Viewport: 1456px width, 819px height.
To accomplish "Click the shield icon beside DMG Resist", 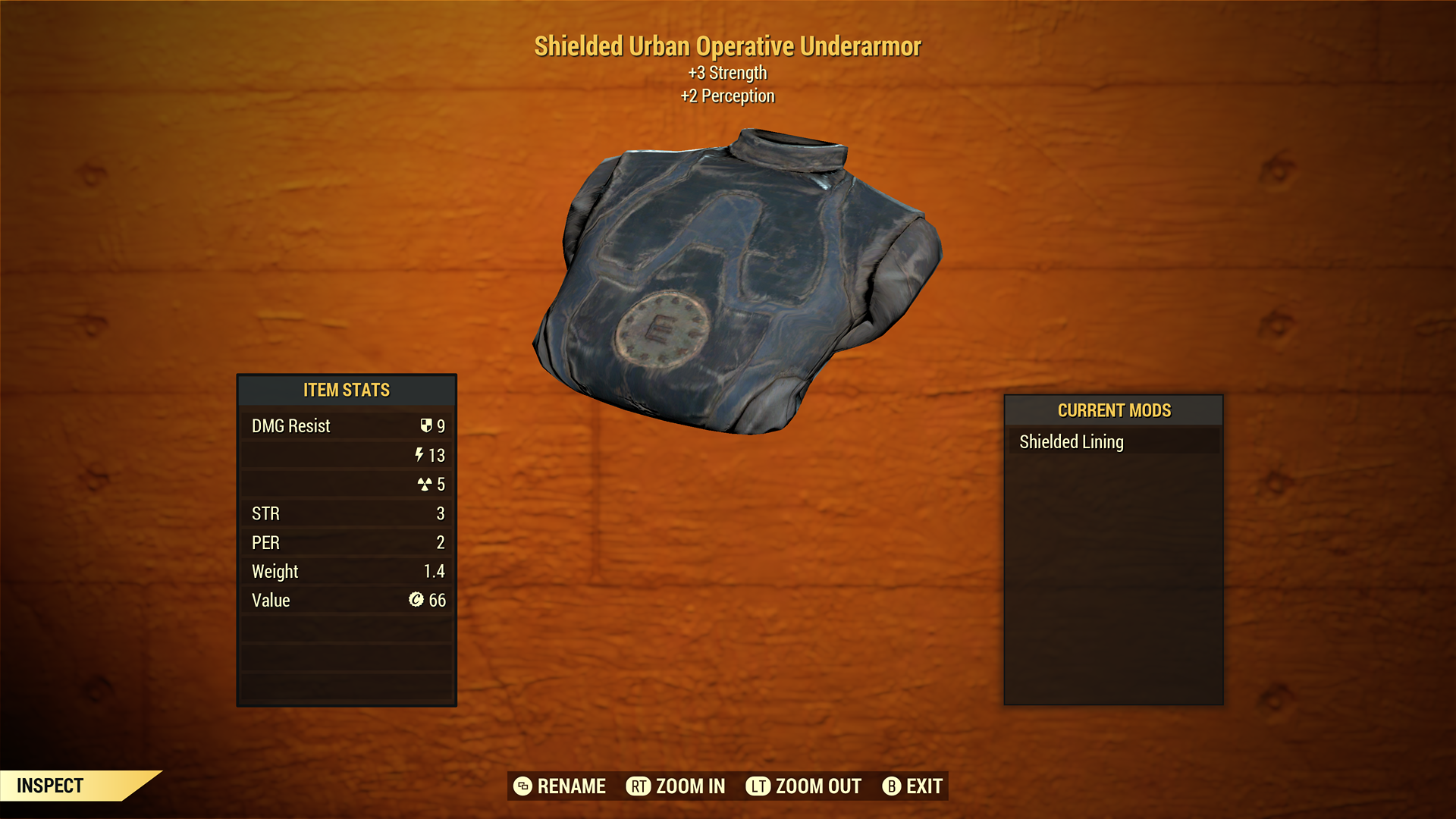I will [427, 425].
